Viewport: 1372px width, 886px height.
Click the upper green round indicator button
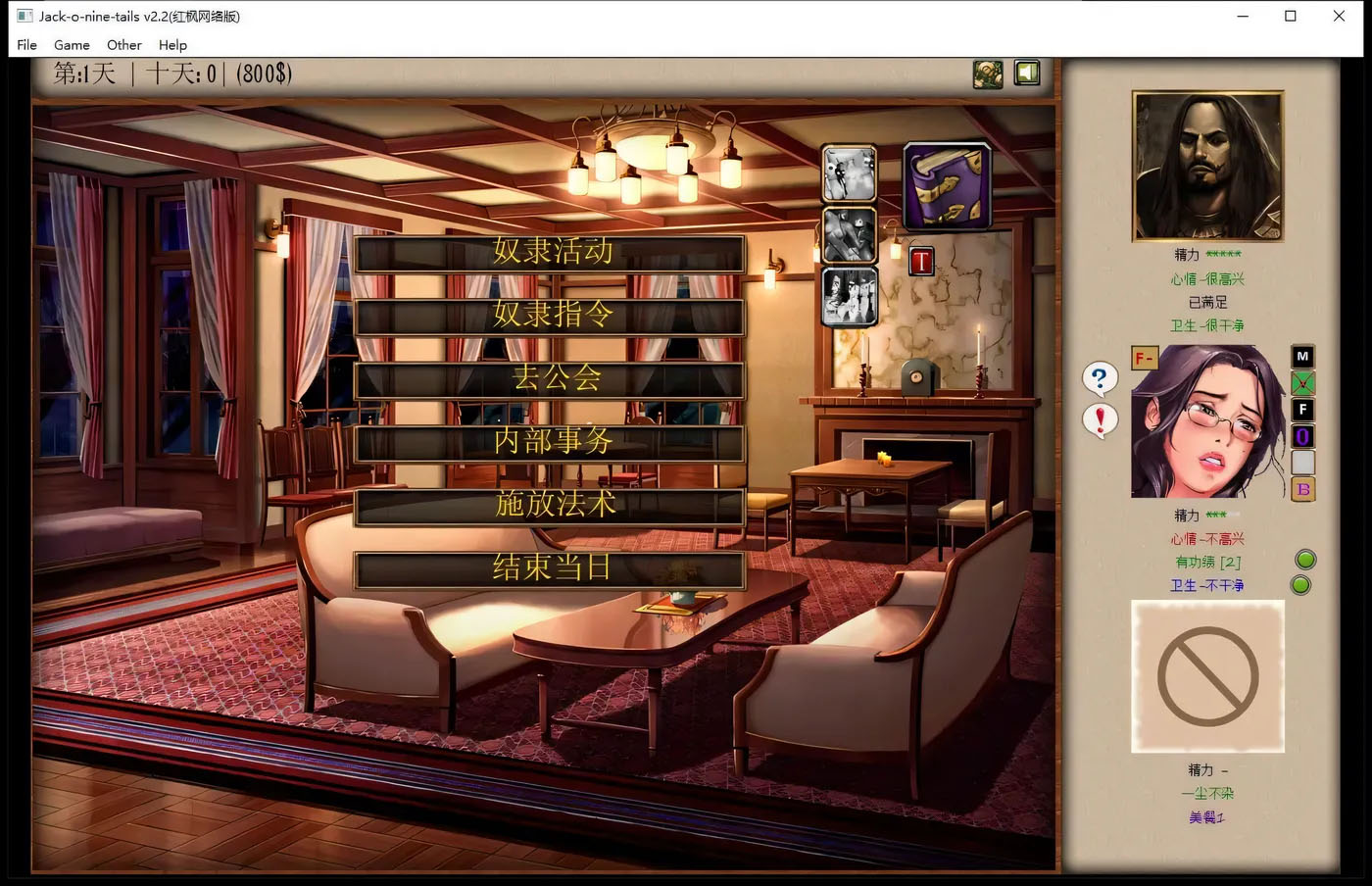coord(1303,558)
